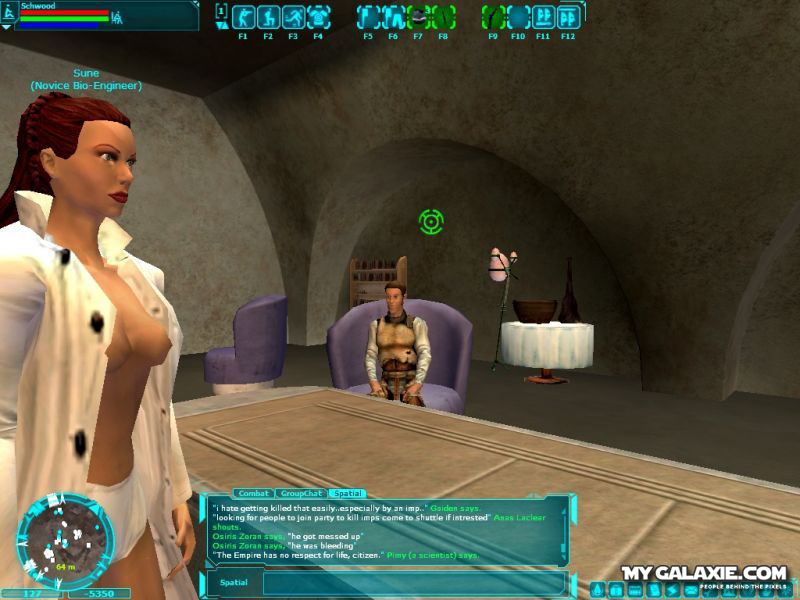The height and width of the screenshot is (600, 800).
Task: Use the F6 trousers item slot
Action: coord(394,17)
